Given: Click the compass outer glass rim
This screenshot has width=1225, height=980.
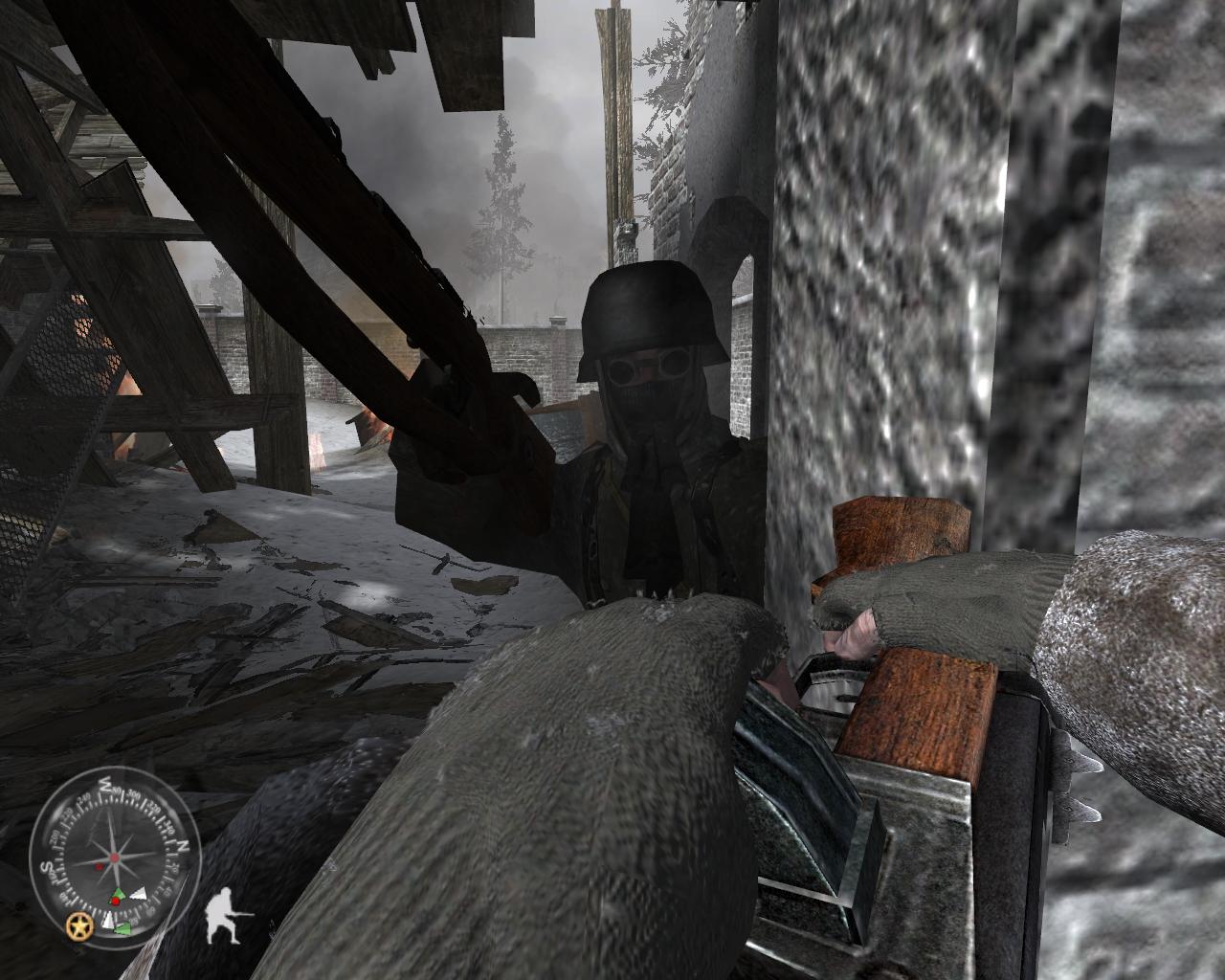Looking at the screenshot, I should (115, 768).
